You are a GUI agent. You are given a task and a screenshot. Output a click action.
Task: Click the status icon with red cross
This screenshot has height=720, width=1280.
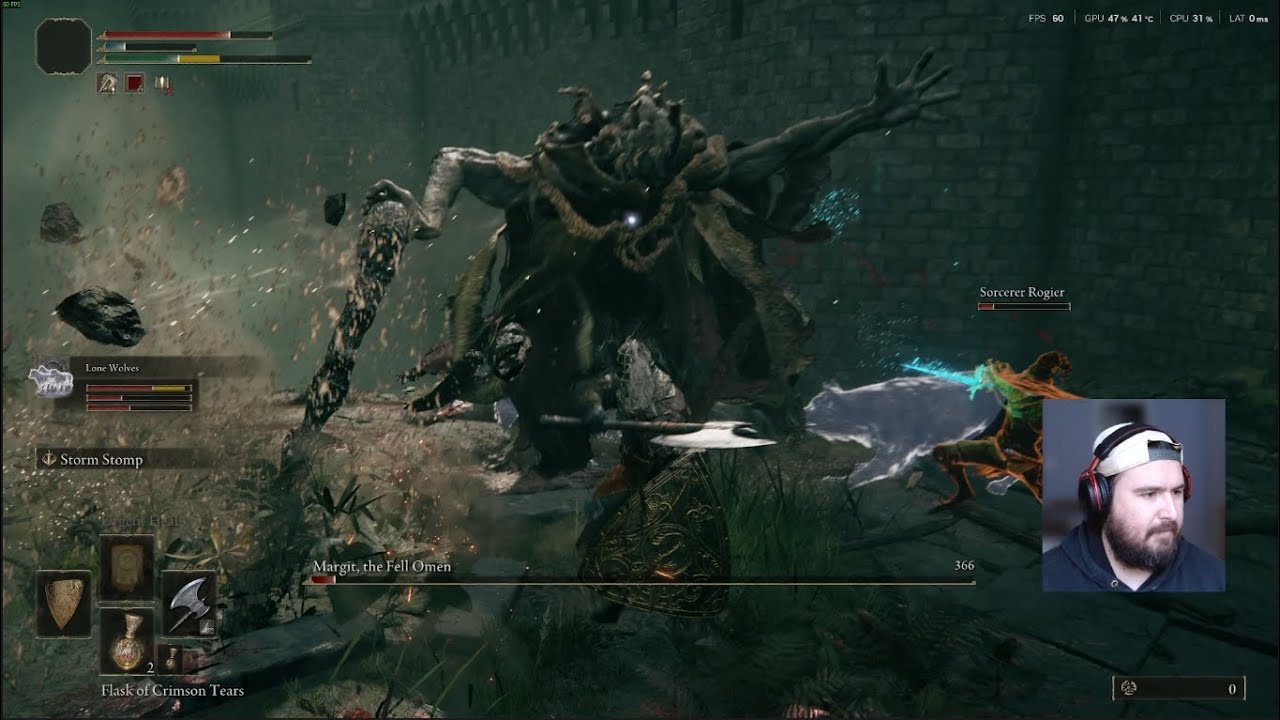[x=162, y=84]
